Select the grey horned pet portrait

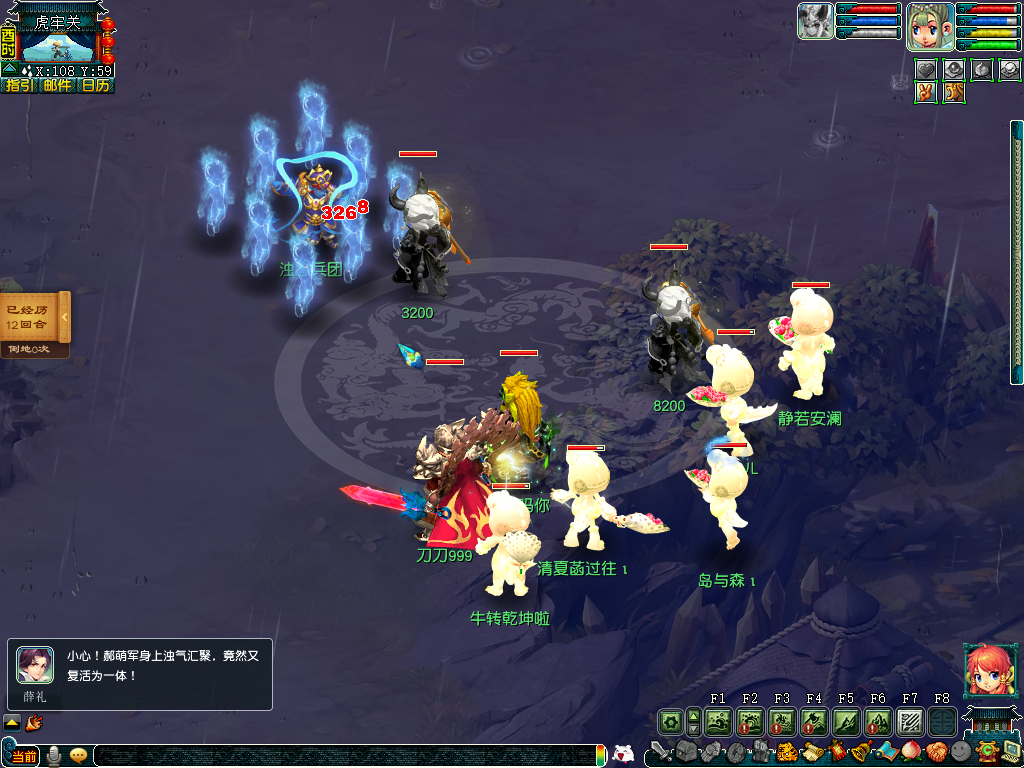tap(815, 21)
